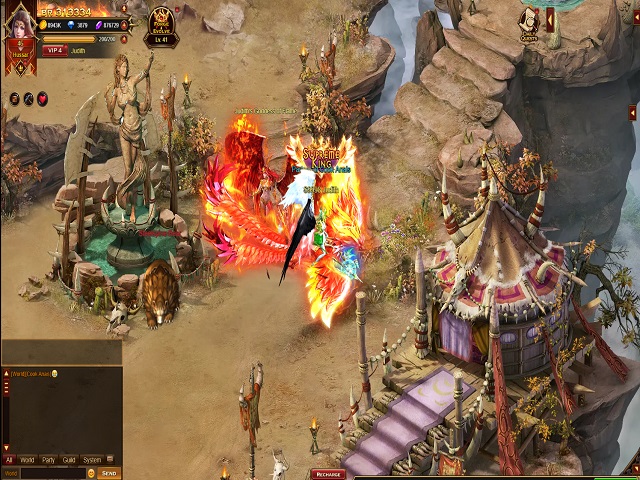This screenshot has width=640, height=480.
Task: Open the emoji picker in chat
Action: pos(91,473)
